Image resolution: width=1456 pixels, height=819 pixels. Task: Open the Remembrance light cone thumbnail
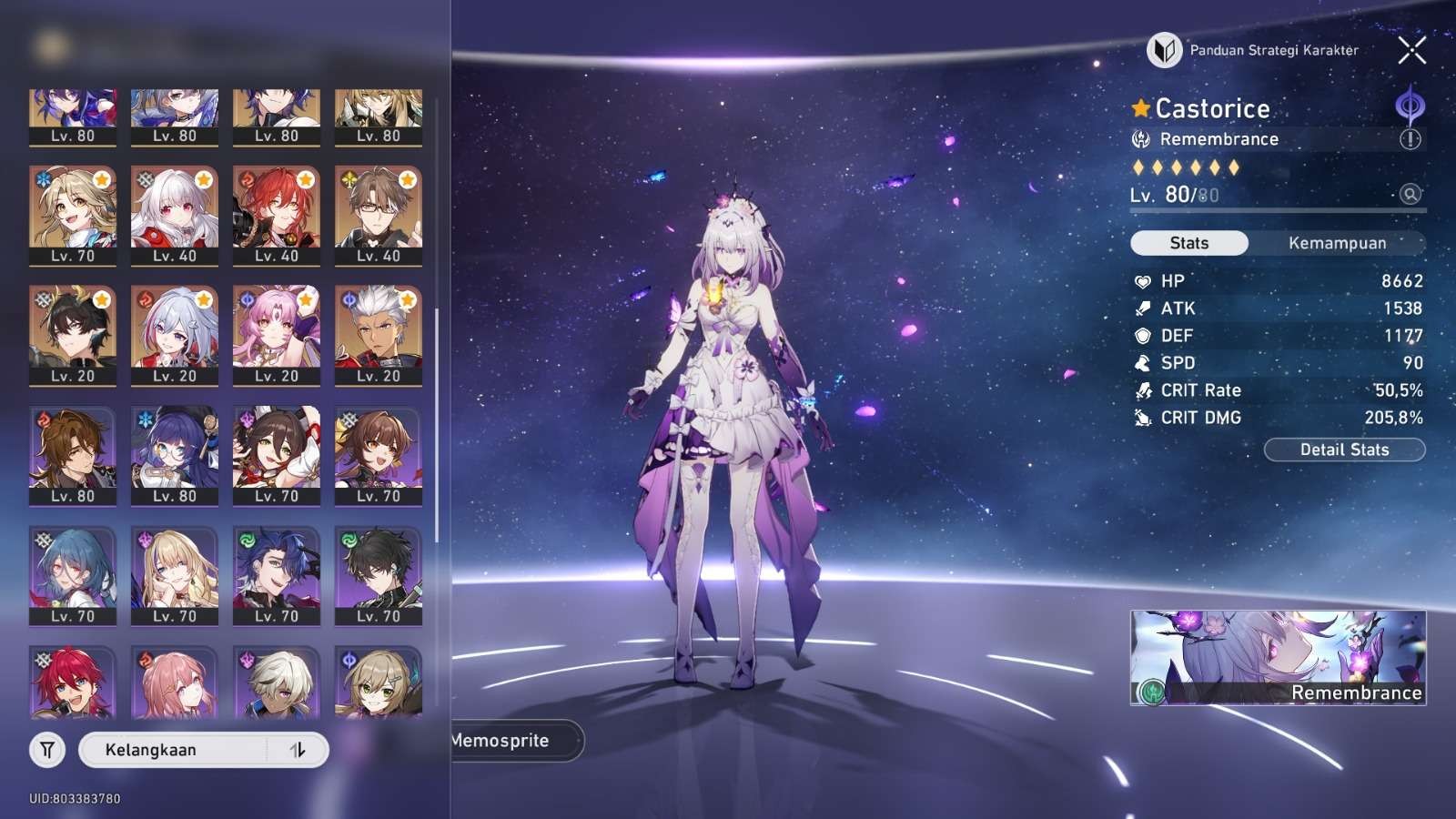tap(1278, 657)
